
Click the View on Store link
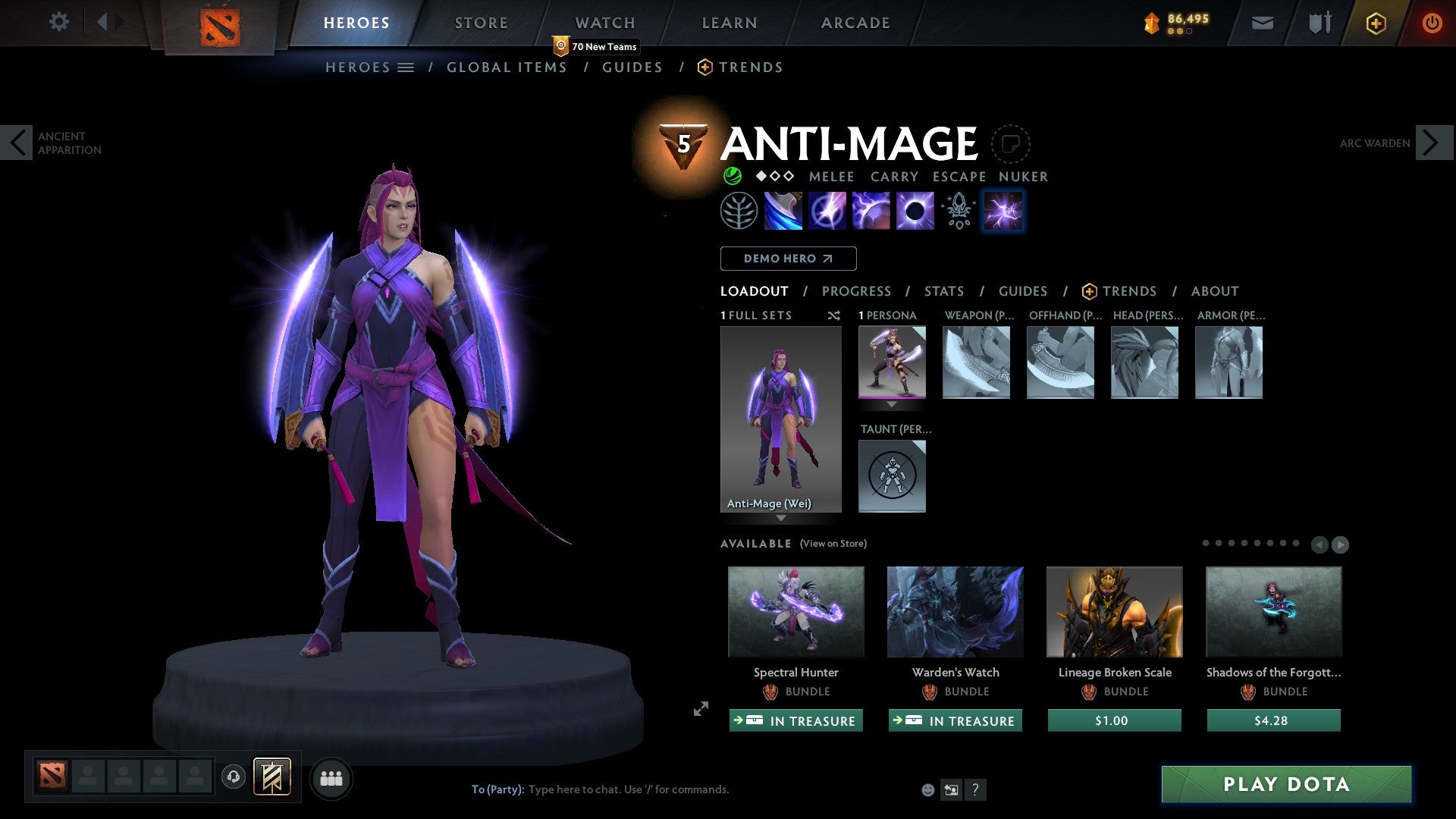833,544
